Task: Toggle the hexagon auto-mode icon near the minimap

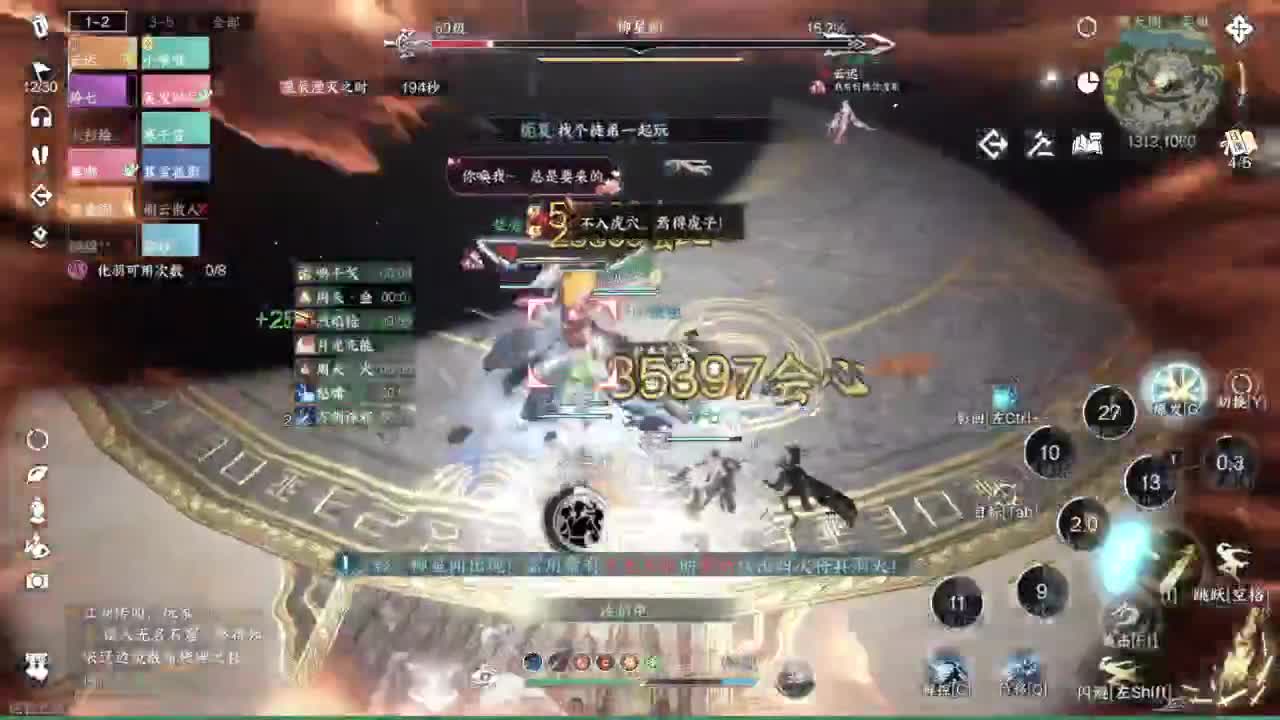Action: 1087,28
